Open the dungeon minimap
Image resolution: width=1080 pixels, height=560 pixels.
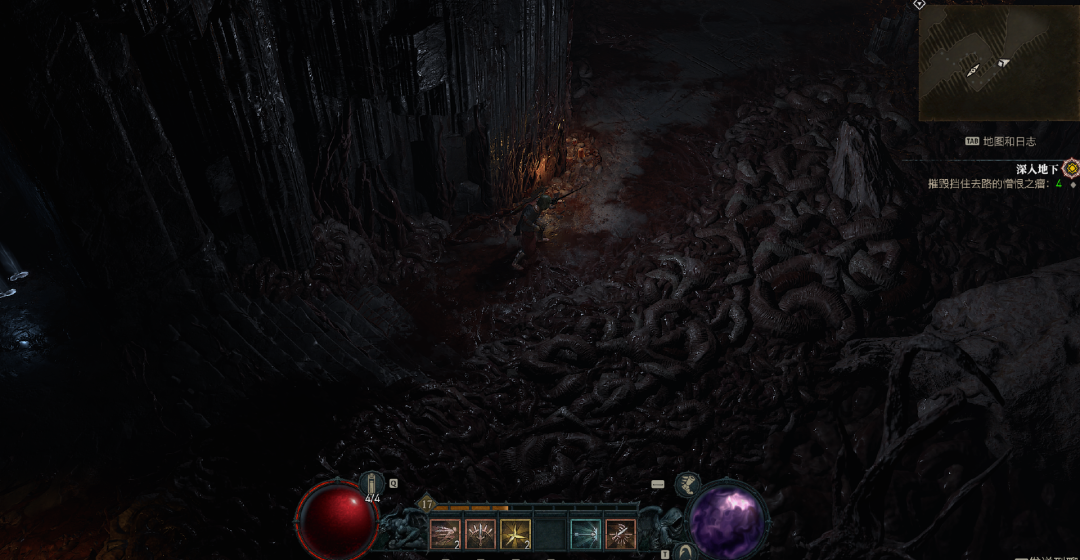[x=997, y=63]
